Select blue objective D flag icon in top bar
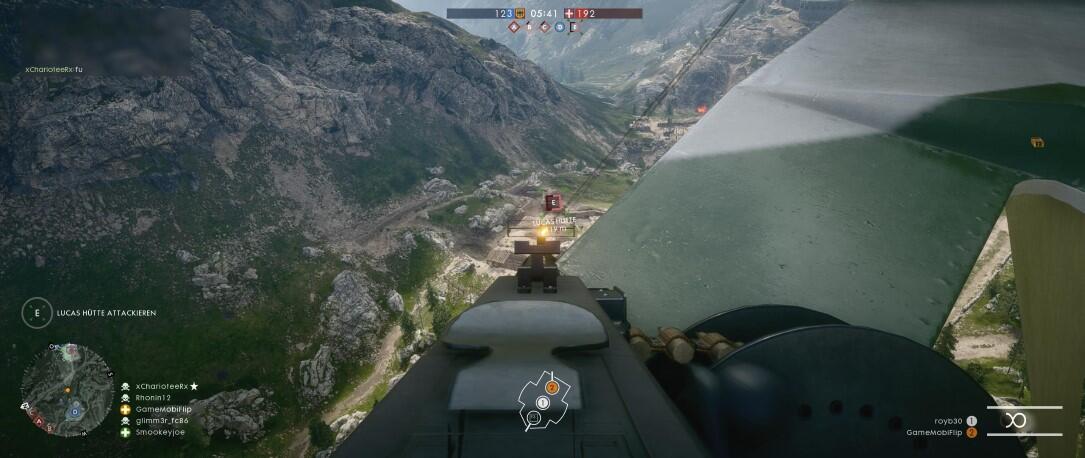1085x458 pixels. (x=559, y=28)
